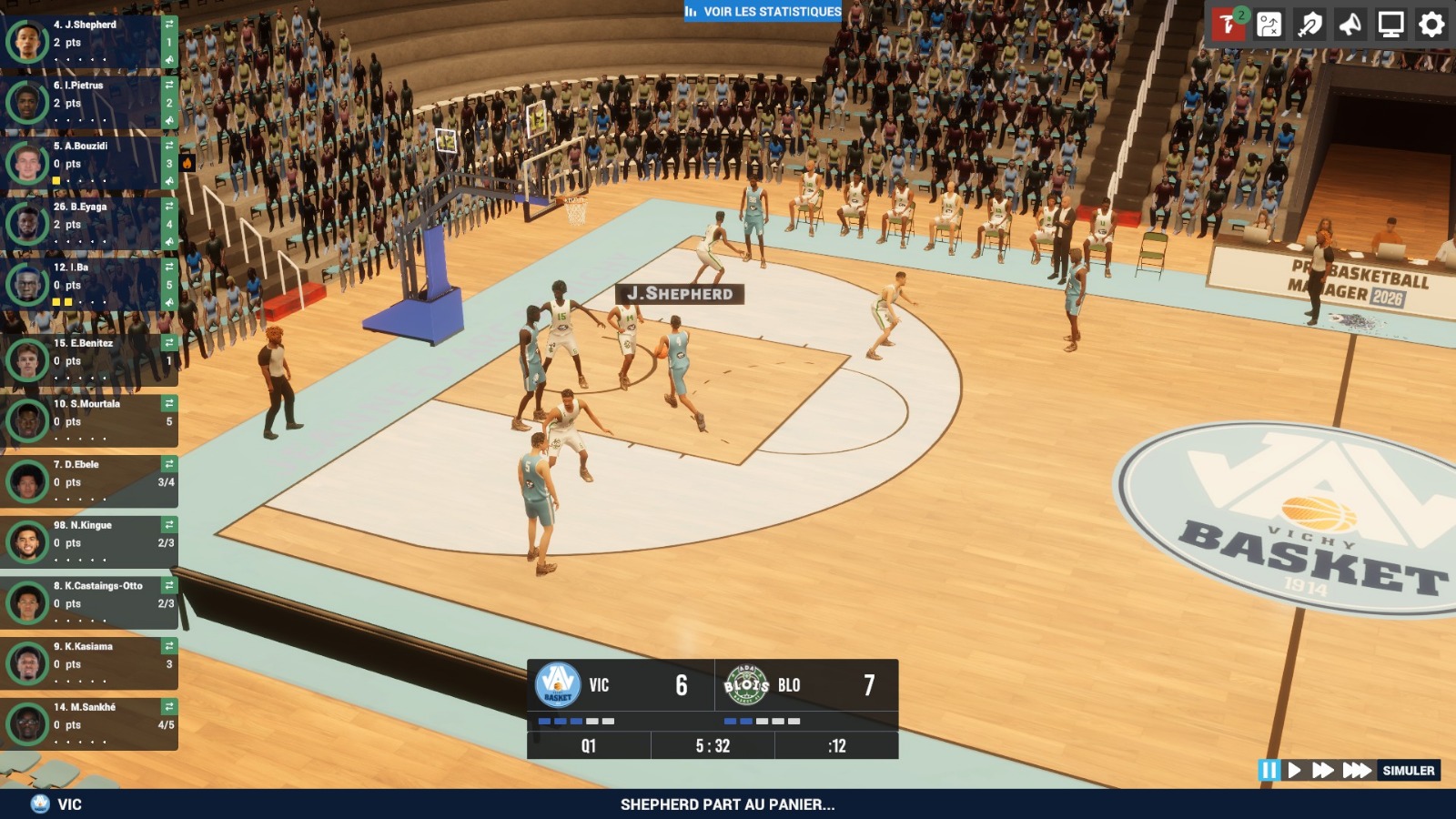Click the substitution arrows for E.Benitez
This screenshot has height=819, width=1456.
click(x=169, y=343)
